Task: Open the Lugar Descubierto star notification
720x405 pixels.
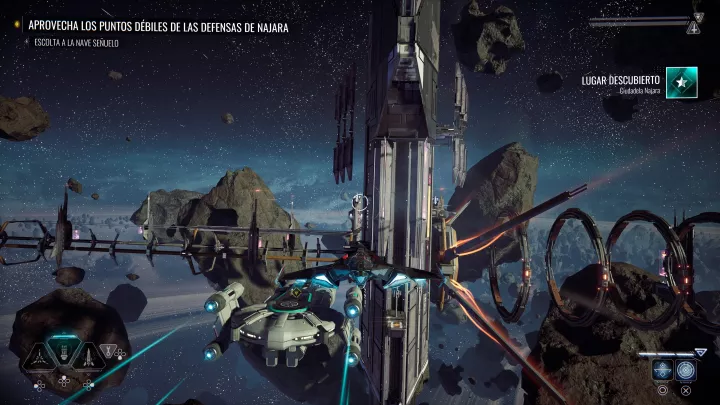Action: coord(682,85)
